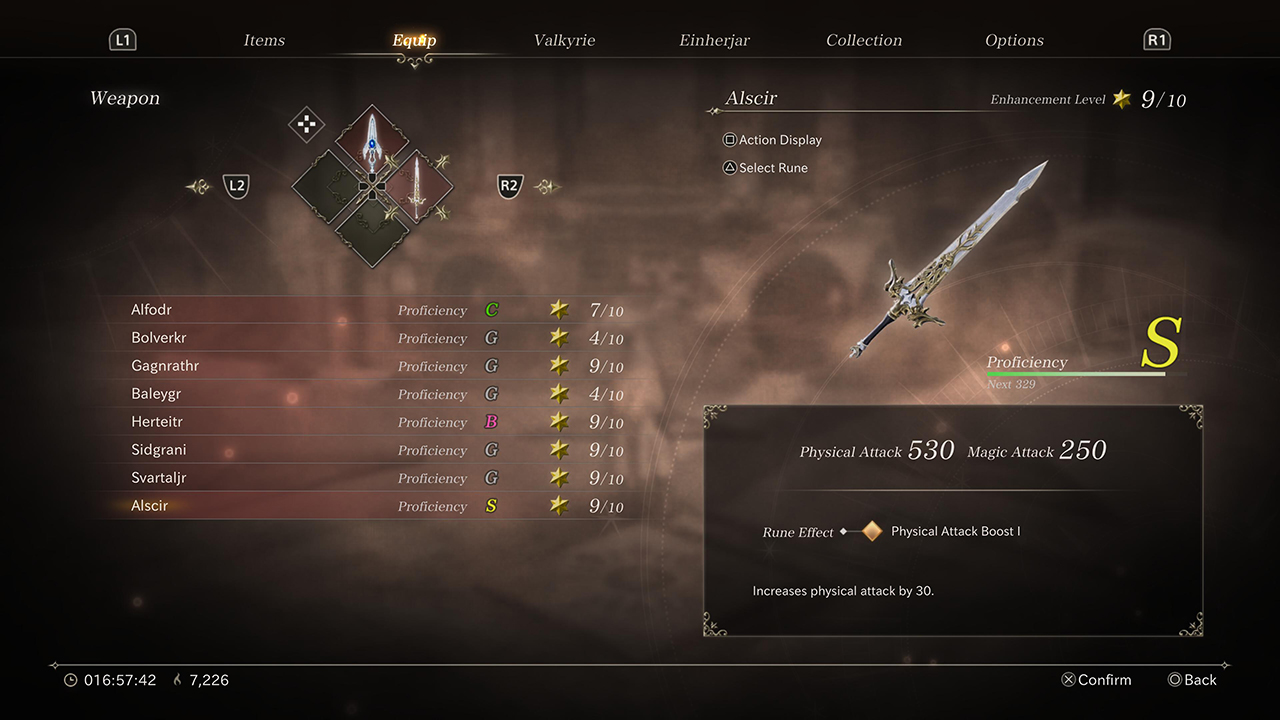Go to the Einherjar tab
This screenshot has height=720, width=1280.
[714, 40]
